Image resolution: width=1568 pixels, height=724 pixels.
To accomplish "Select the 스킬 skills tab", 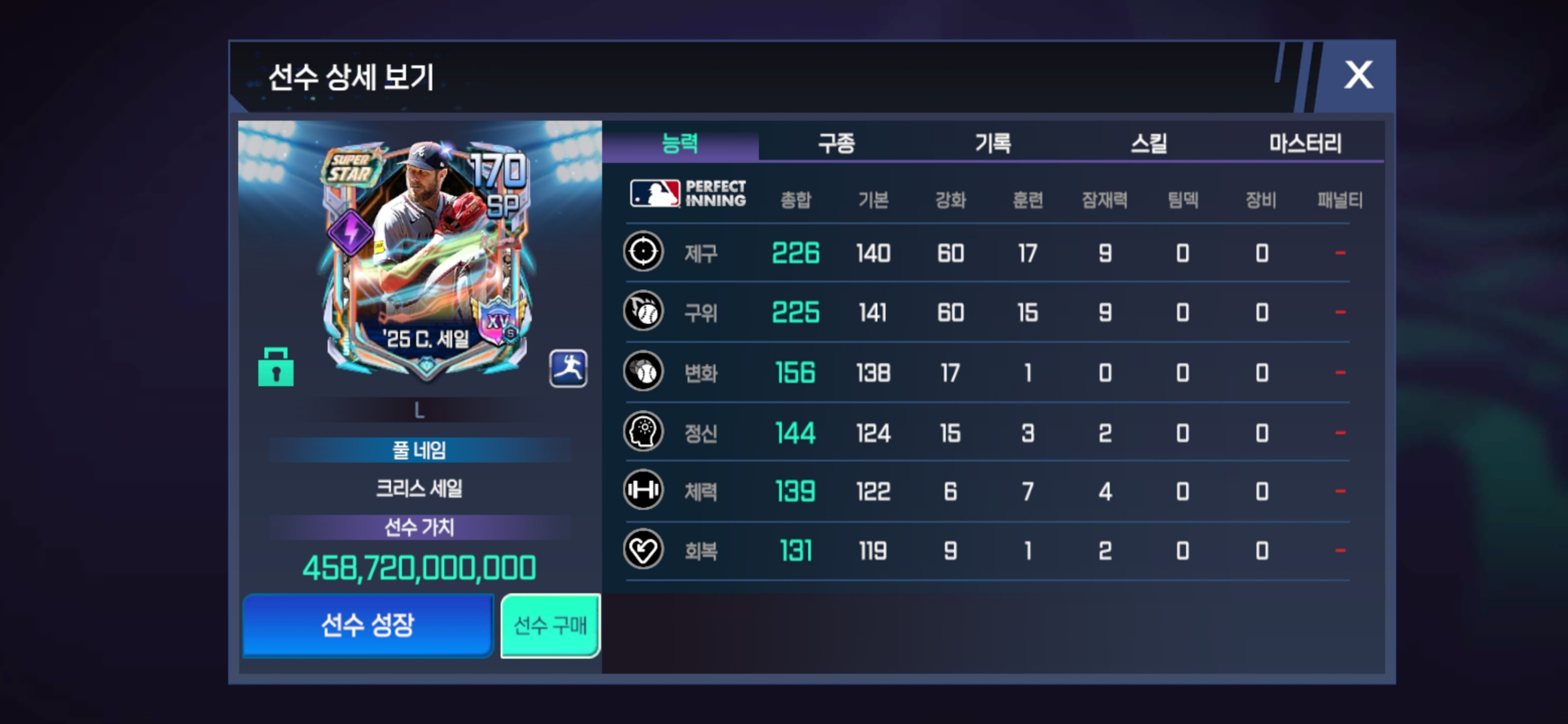I will click(x=1149, y=143).
